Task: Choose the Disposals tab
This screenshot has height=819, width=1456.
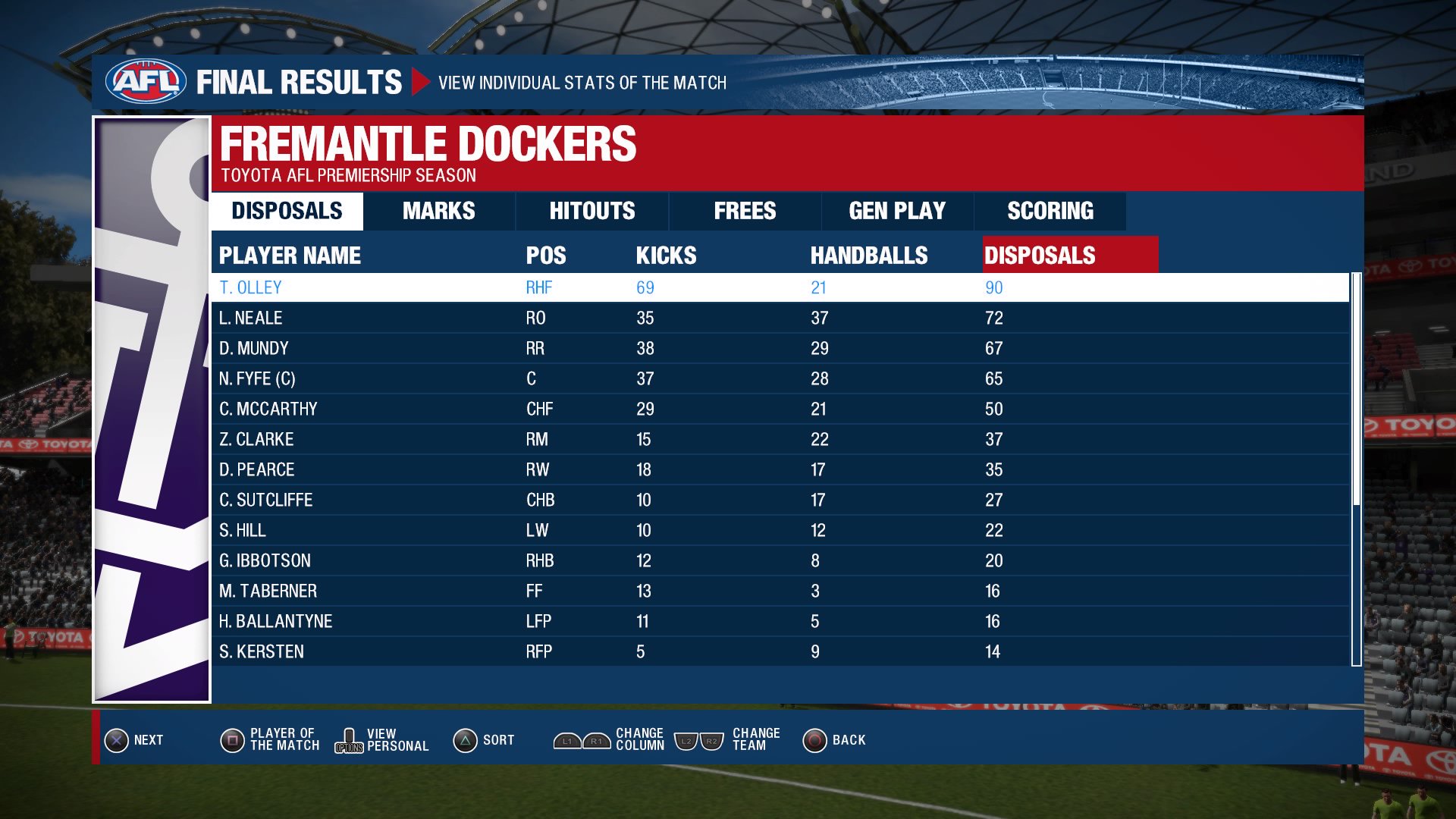Action: tap(287, 211)
